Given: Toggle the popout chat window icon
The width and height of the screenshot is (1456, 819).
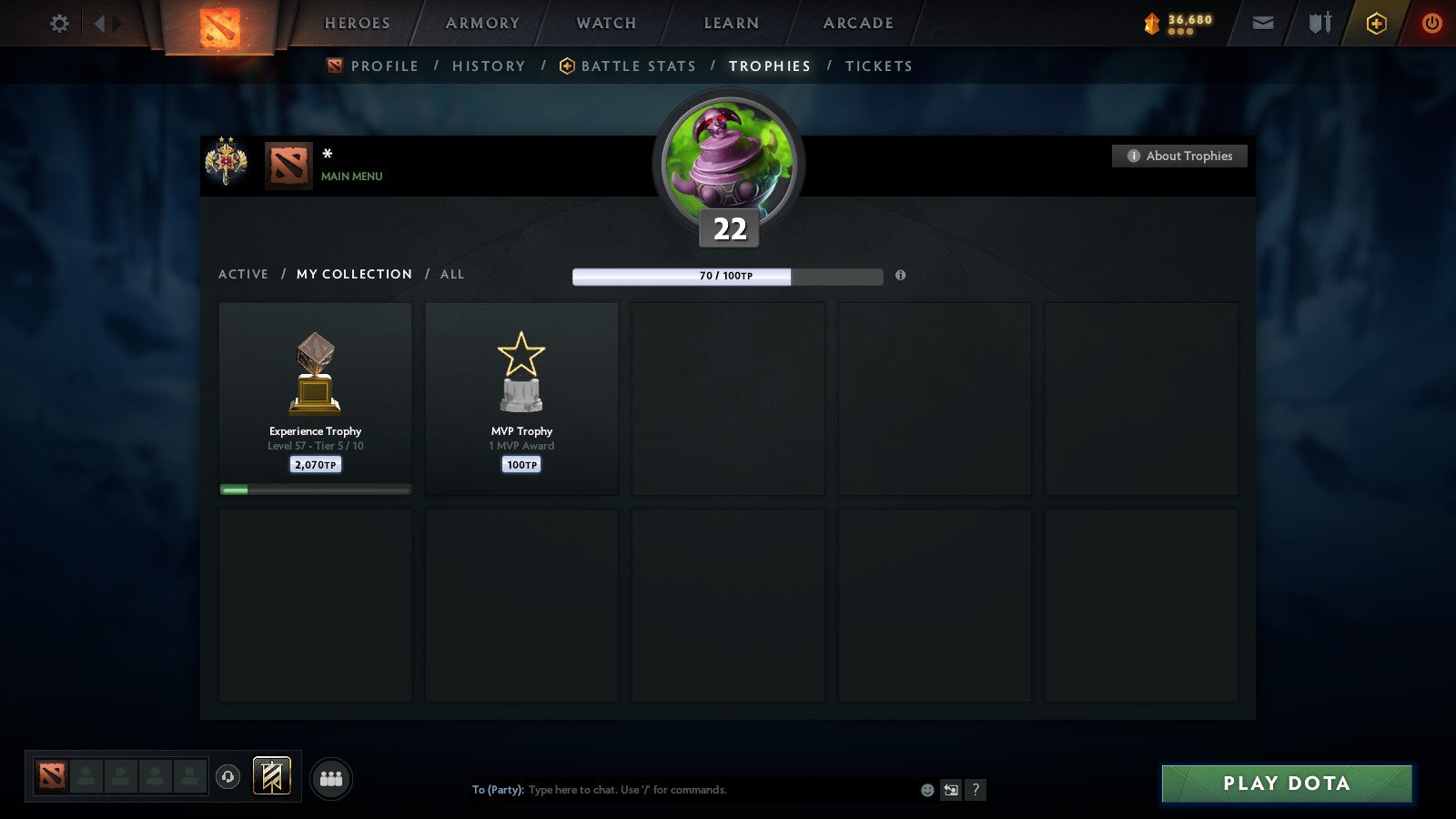Looking at the screenshot, I should (x=952, y=790).
